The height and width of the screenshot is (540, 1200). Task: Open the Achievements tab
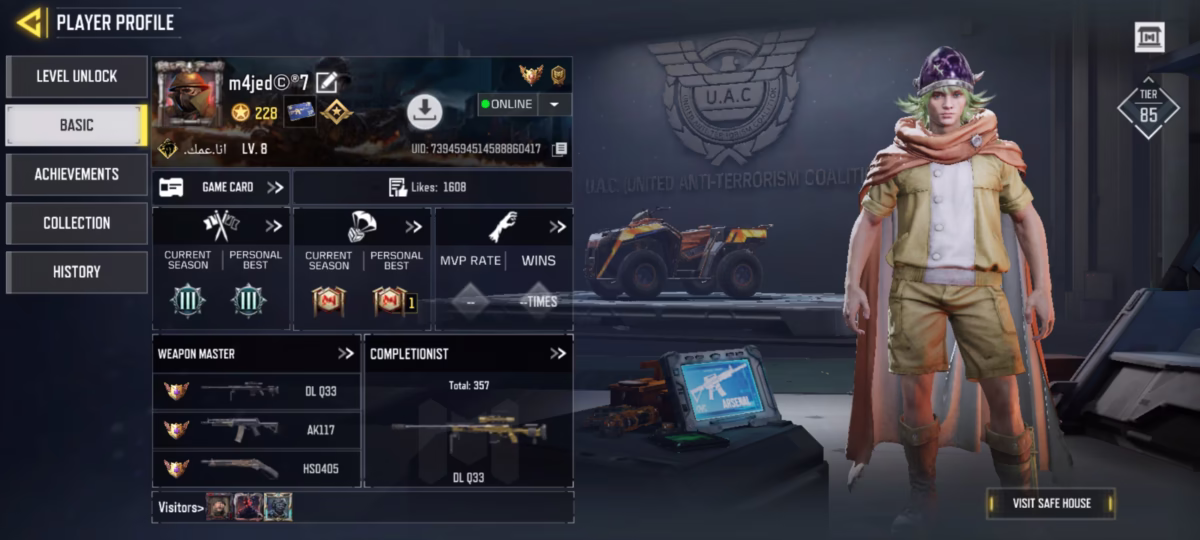[x=77, y=174]
